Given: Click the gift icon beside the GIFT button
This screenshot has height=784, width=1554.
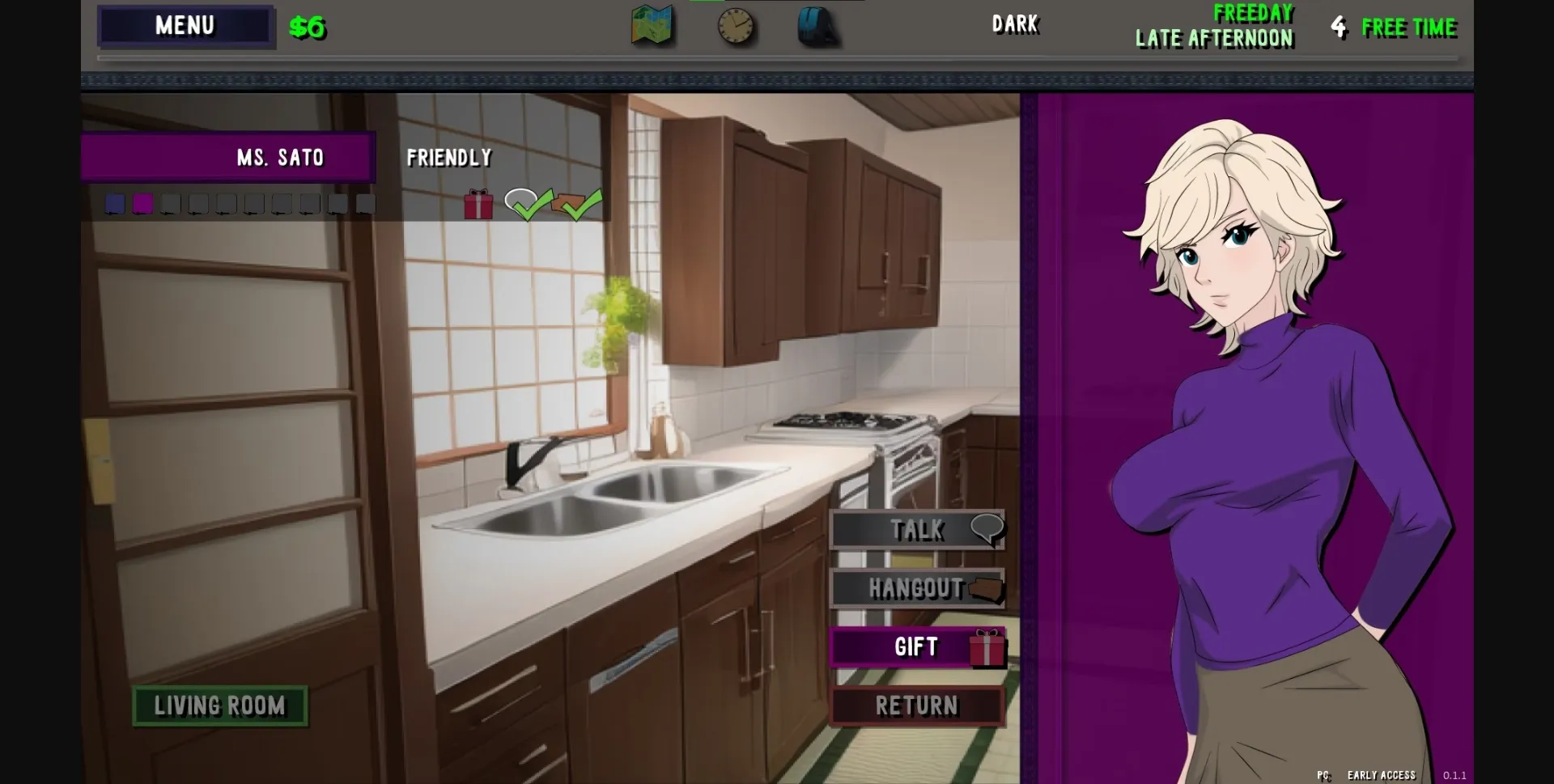Looking at the screenshot, I should (986, 647).
